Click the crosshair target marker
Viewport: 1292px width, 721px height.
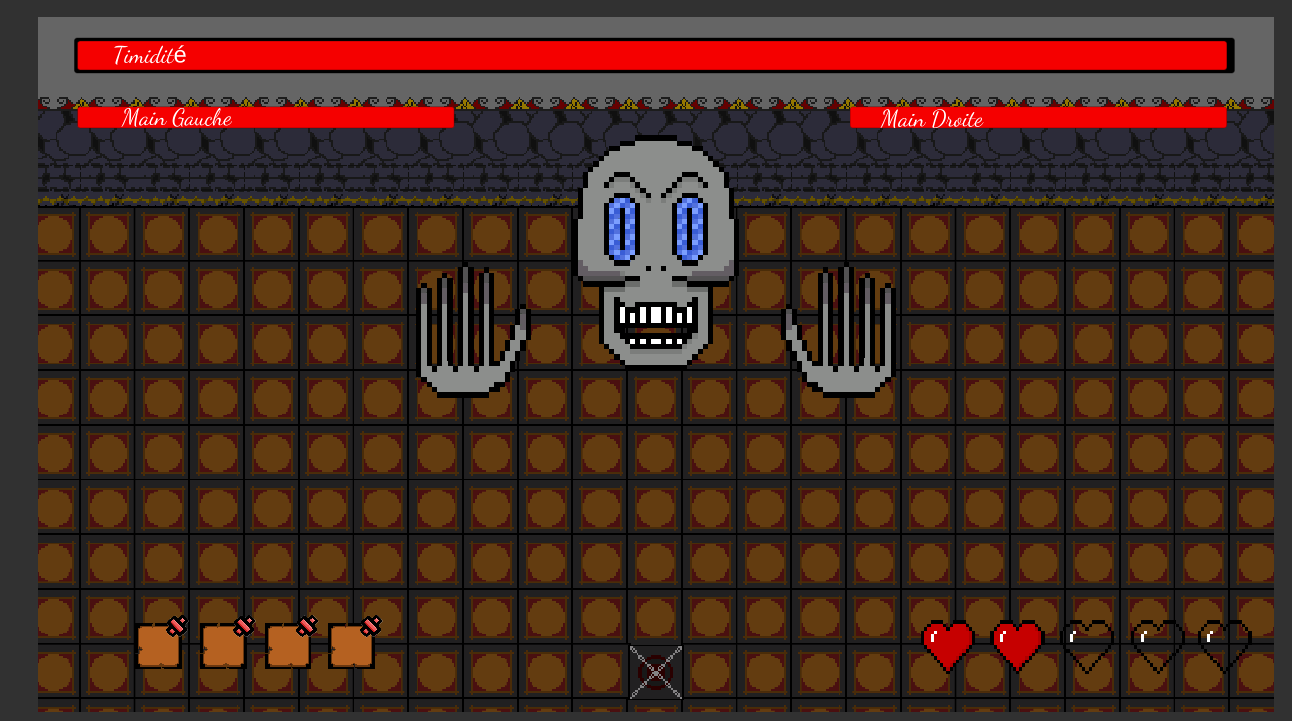tap(655, 672)
